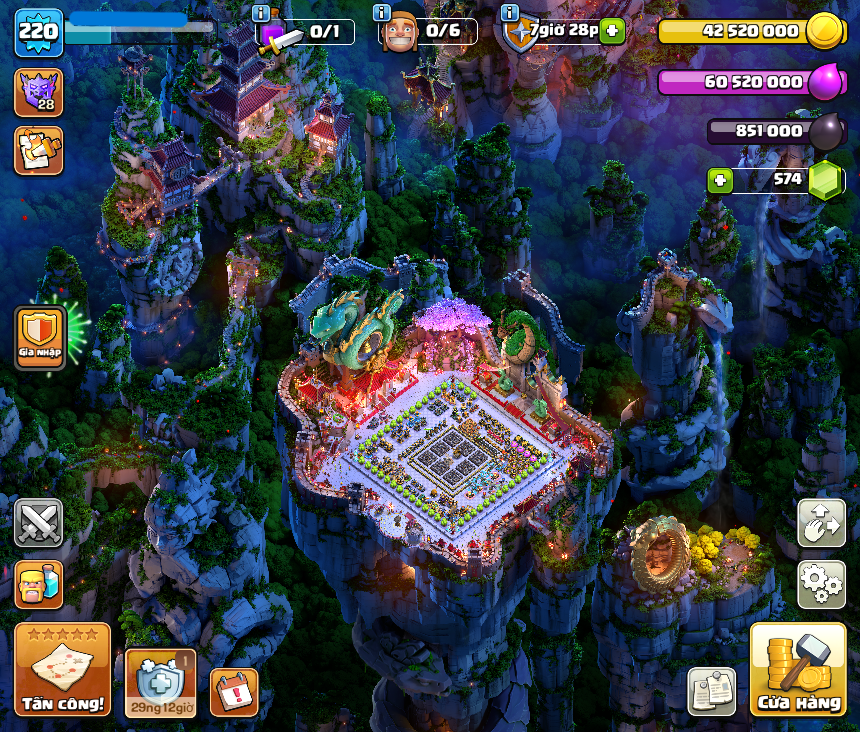Open the shield timer 29ng 12giờ button

tap(160, 683)
